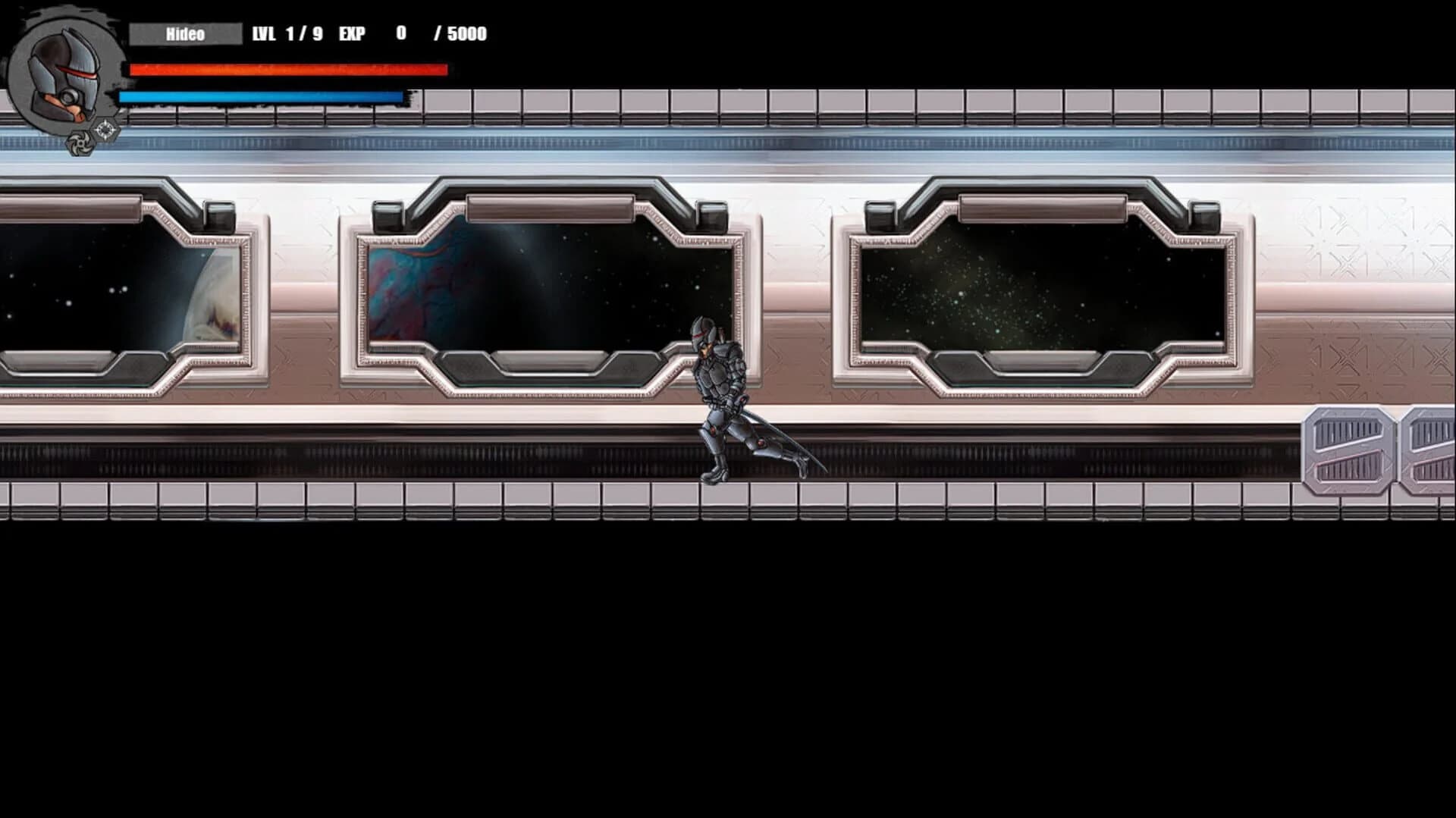Click the red health bar
1456x818 pixels.
click(x=288, y=71)
